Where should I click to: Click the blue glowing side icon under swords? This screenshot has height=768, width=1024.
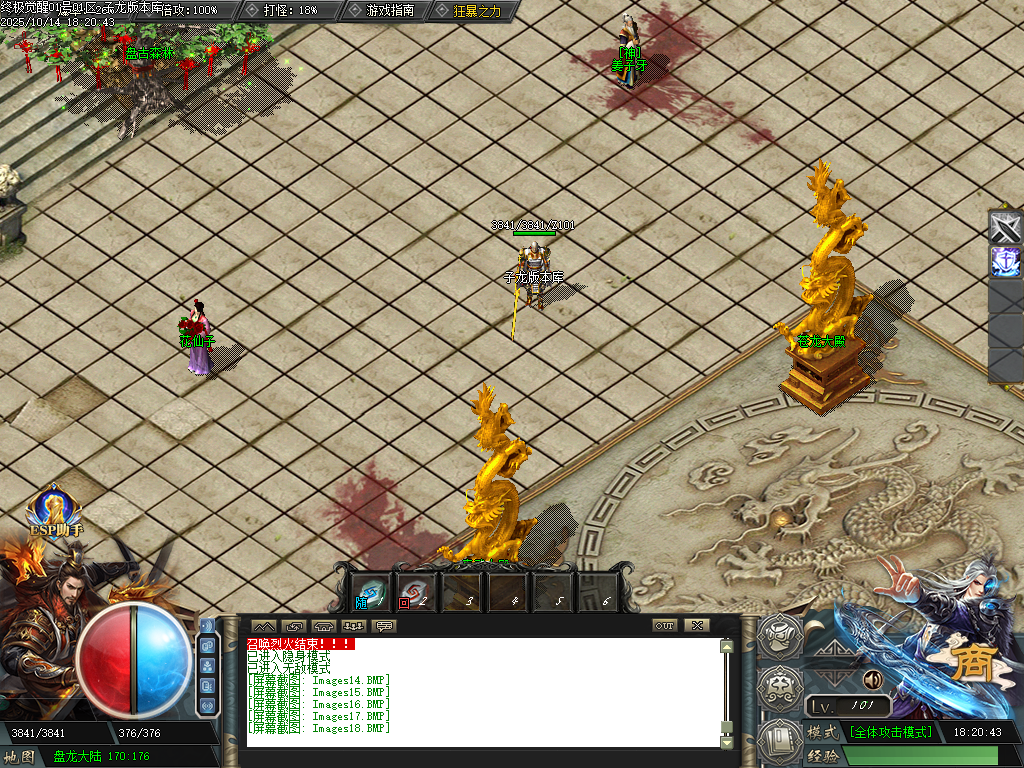pyautogui.click(x=1005, y=262)
